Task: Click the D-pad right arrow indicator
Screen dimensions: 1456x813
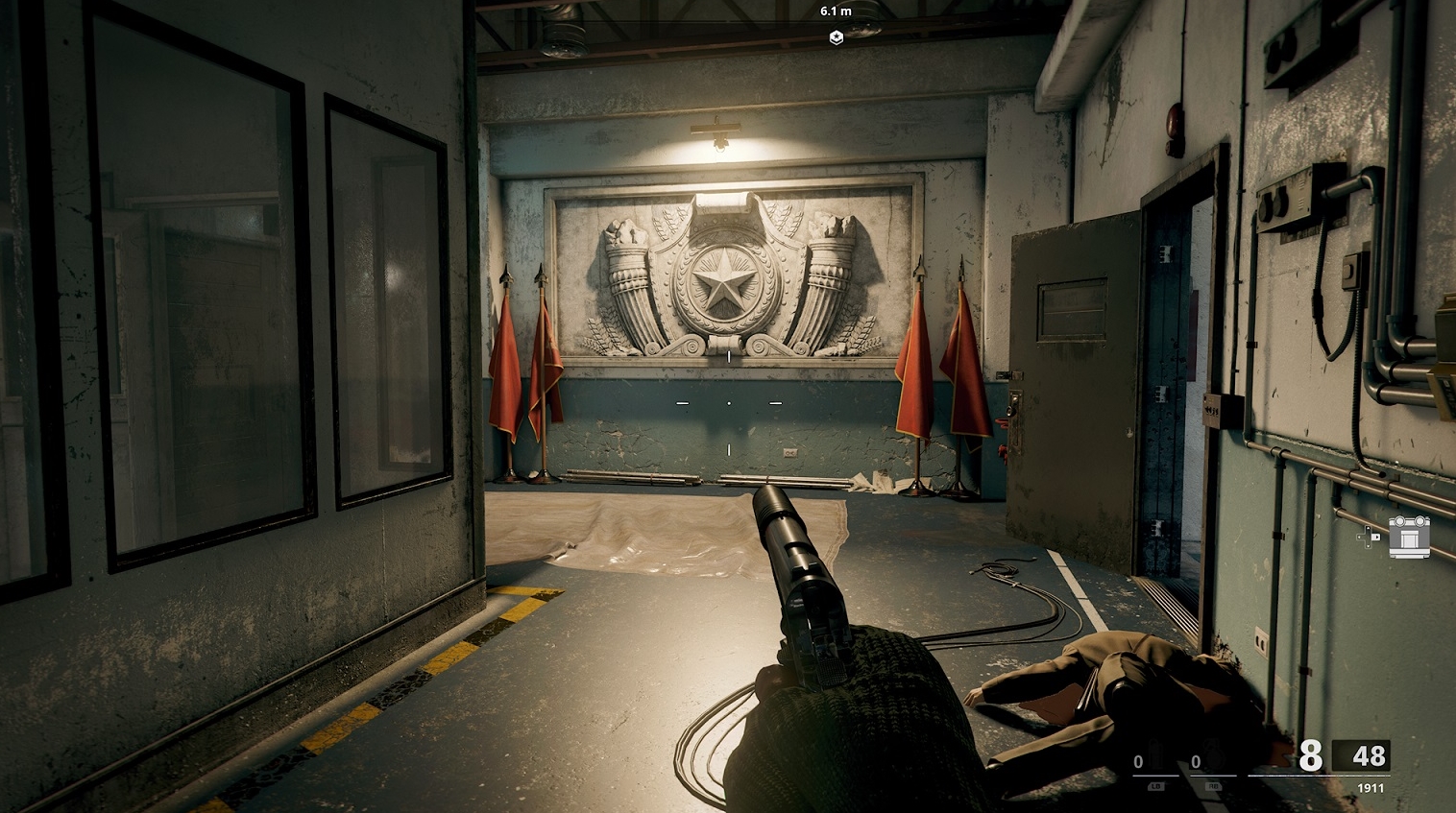Action: click(1377, 537)
